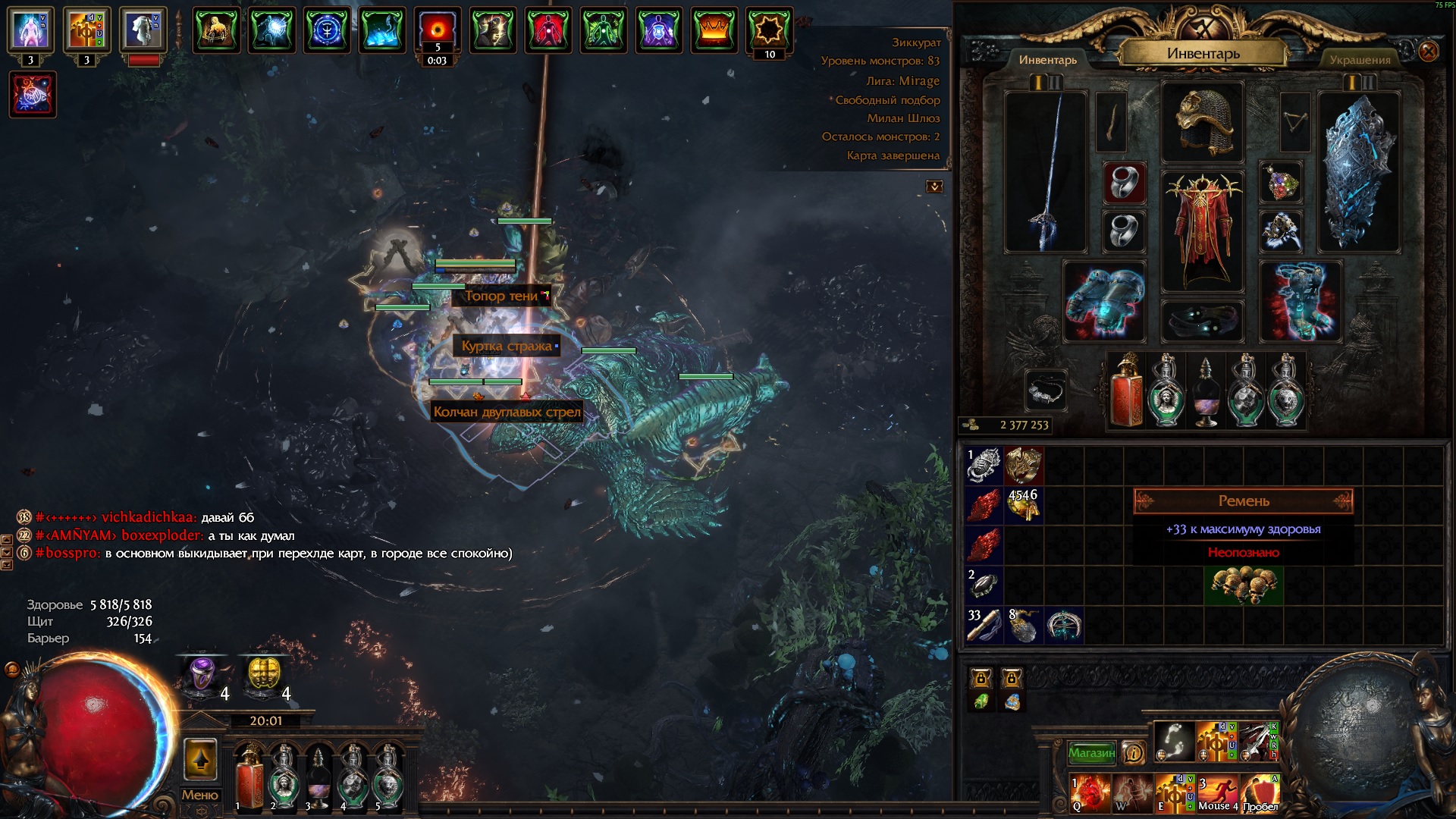Open the Меню button
The image size is (1456, 819).
[x=199, y=795]
